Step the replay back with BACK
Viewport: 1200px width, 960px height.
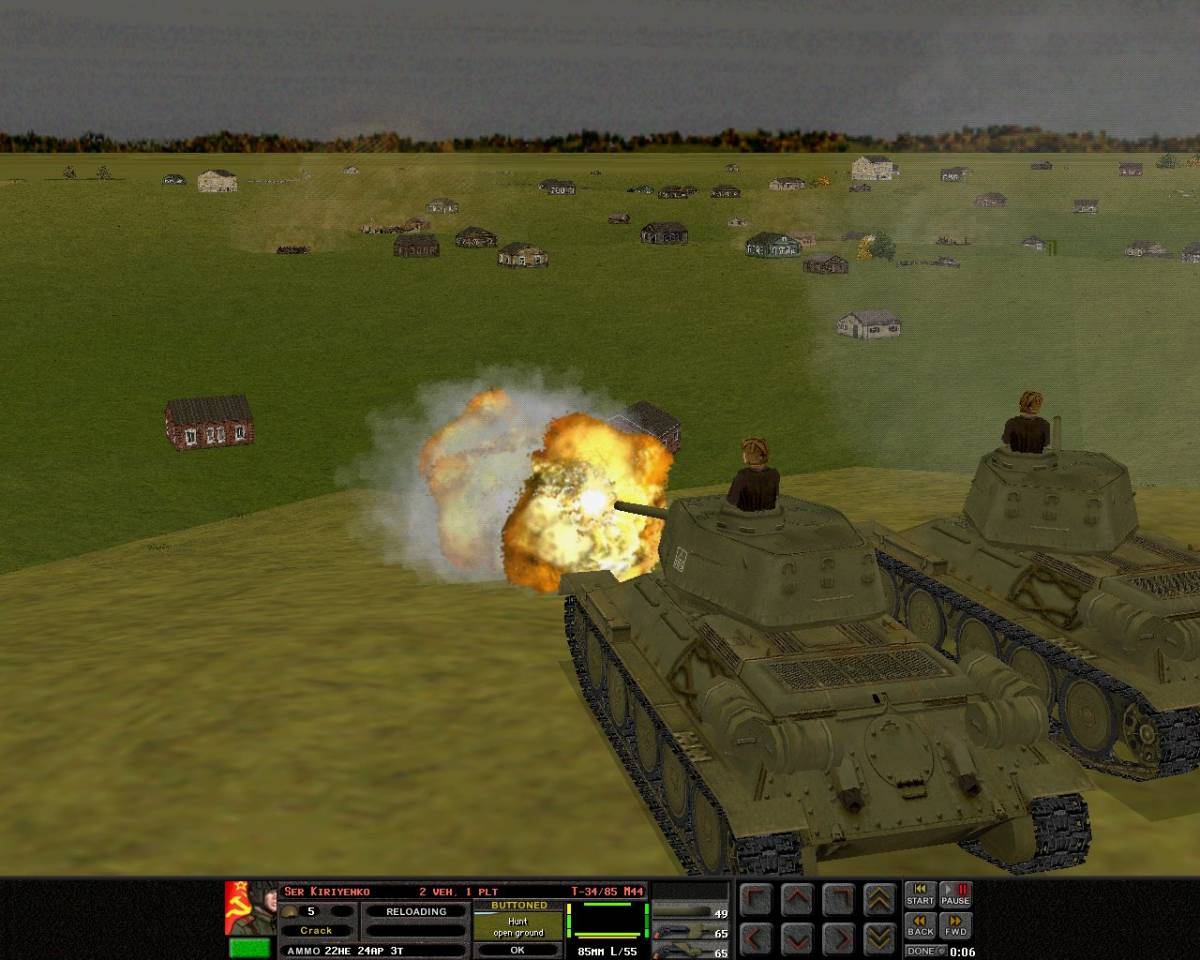(920, 925)
